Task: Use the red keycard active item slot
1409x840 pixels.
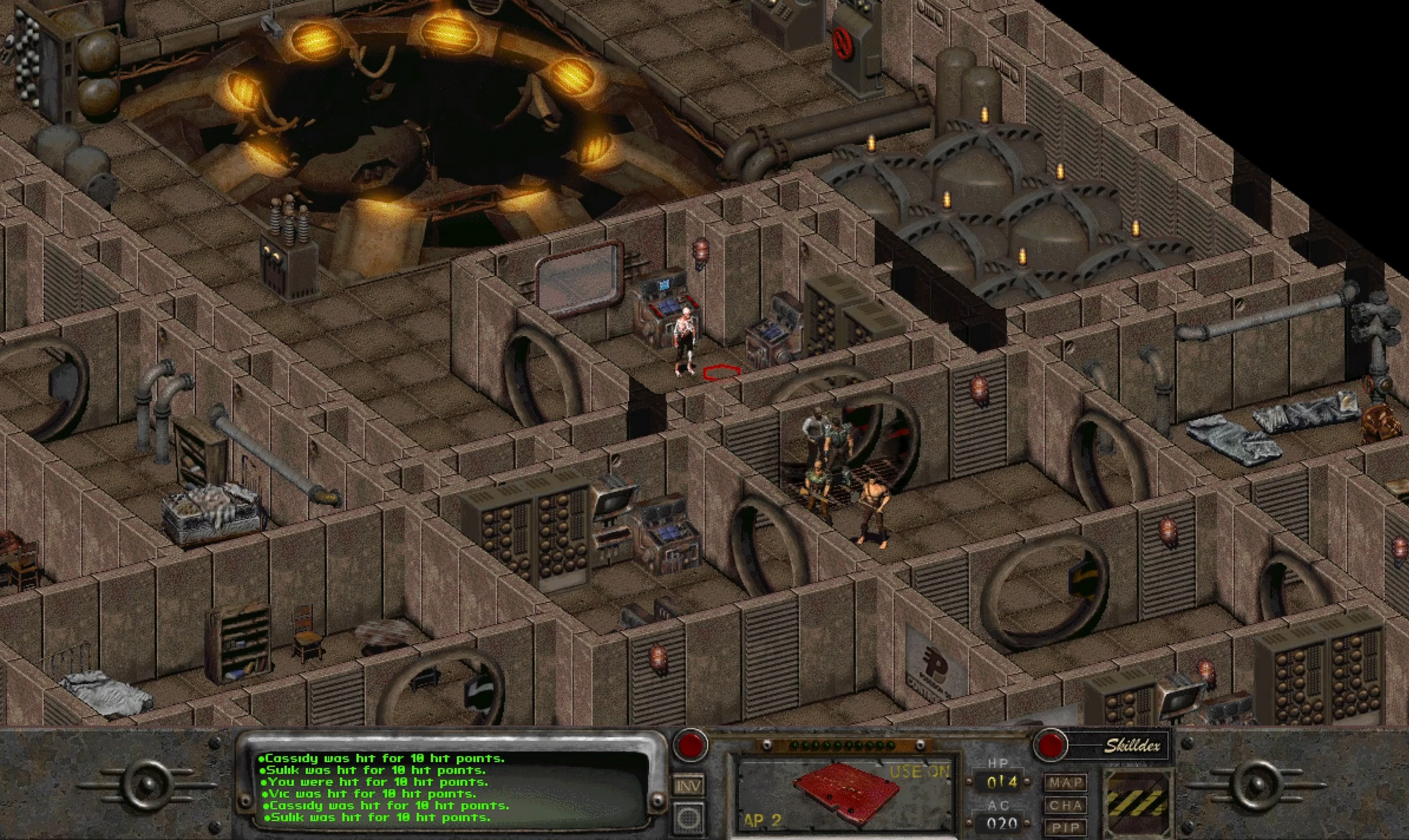Action: point(844,794)
